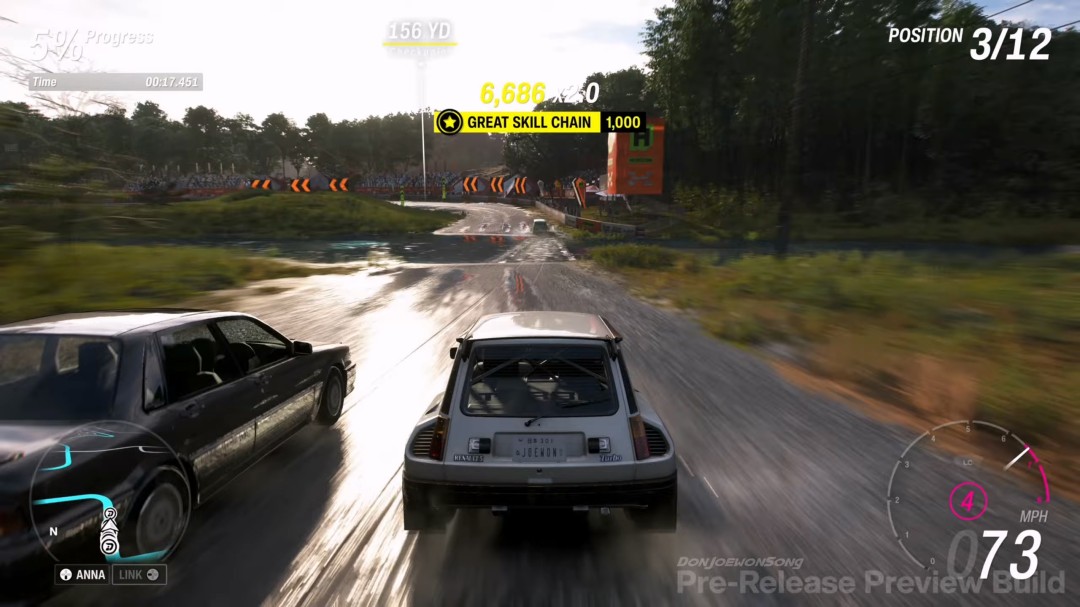
Task: Activate the ANNA assistant button
Action: pos(82,575)
